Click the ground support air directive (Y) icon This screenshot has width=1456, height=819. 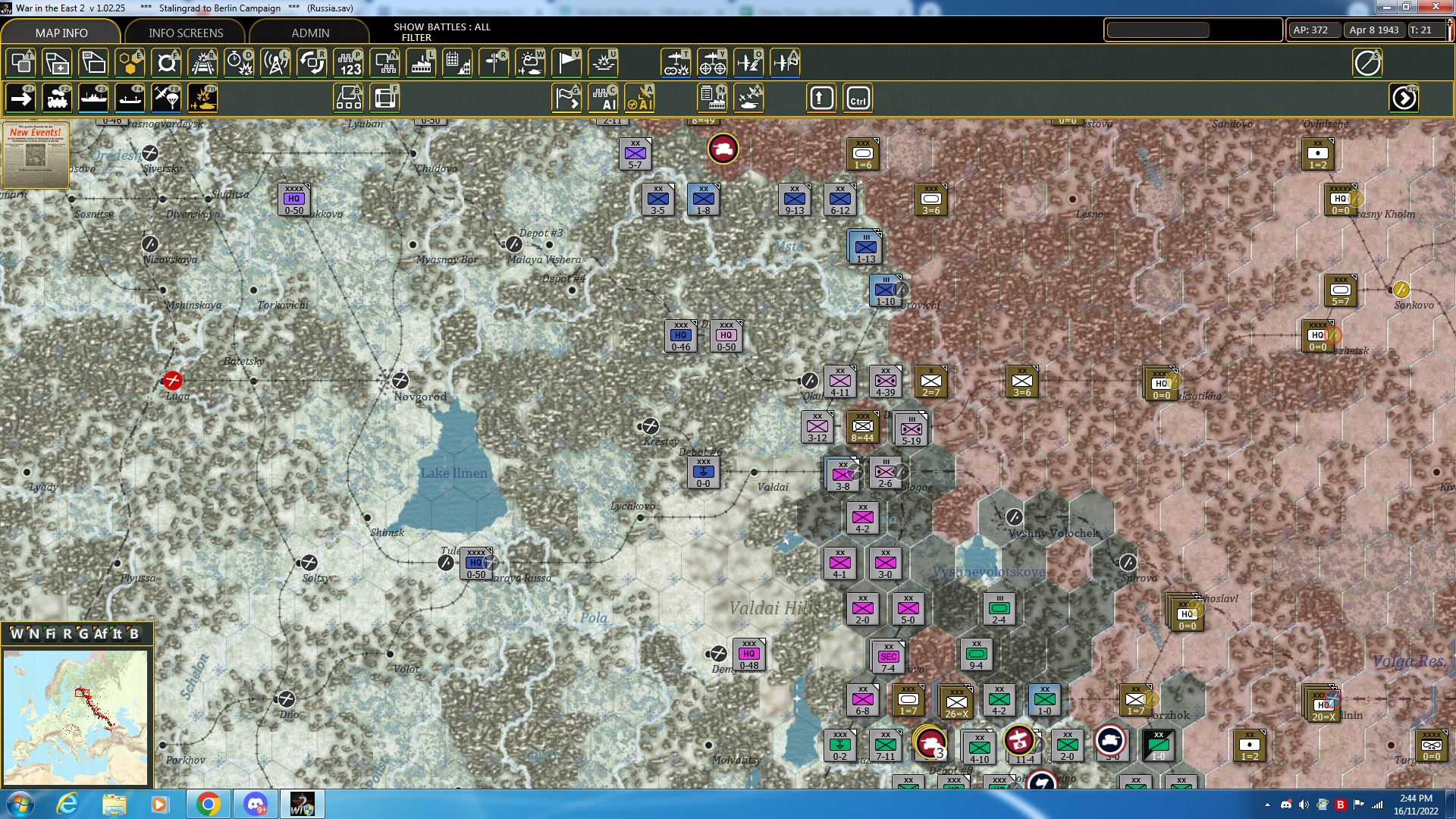[711, 63]
